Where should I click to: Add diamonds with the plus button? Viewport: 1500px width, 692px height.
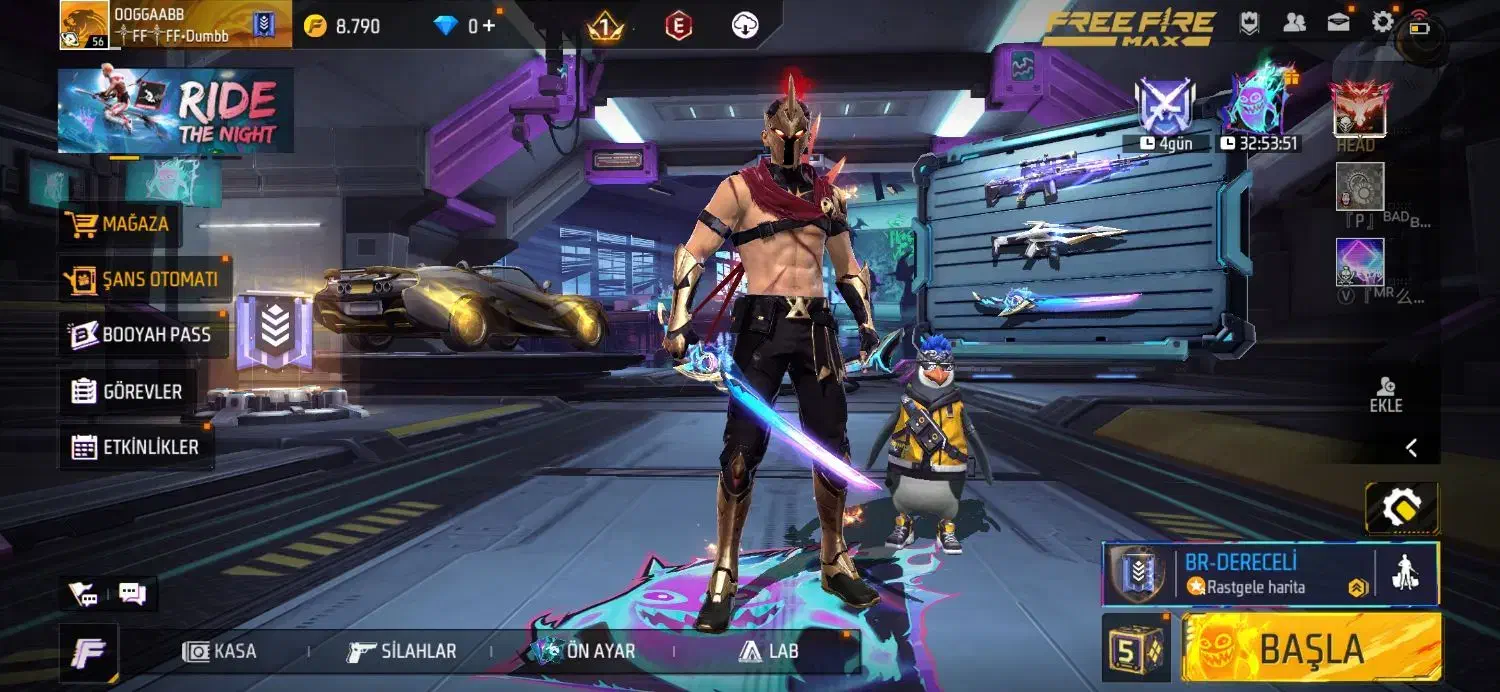[489, 26]
